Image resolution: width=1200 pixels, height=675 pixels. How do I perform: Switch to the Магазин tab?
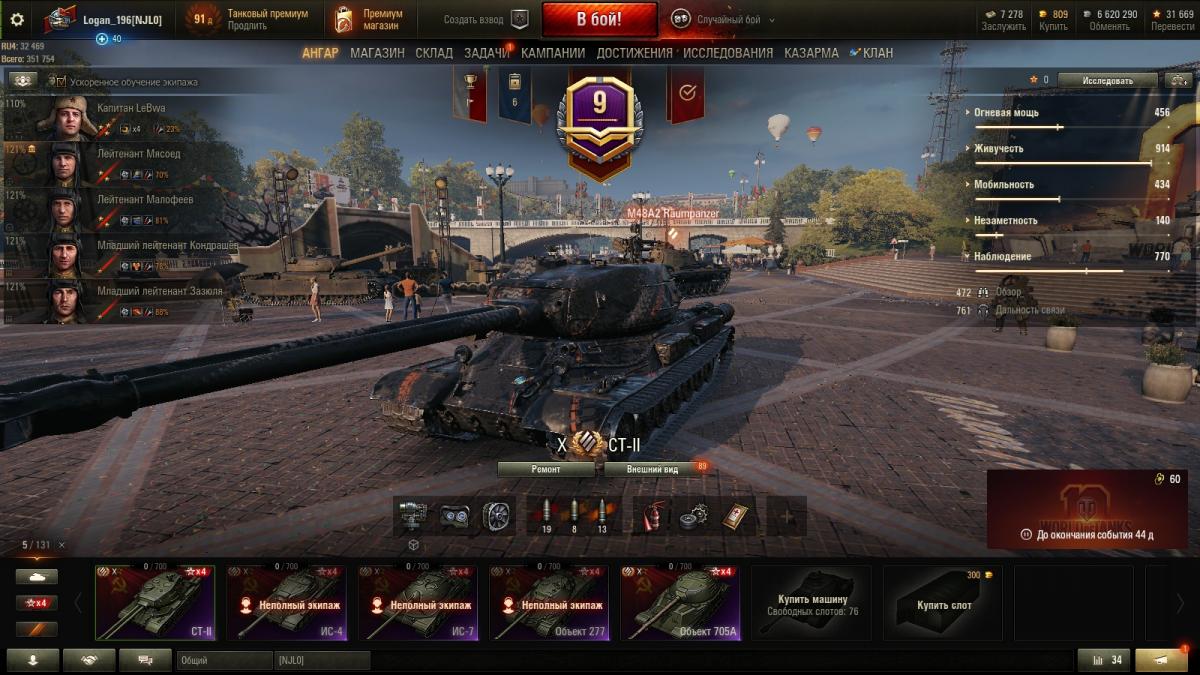pyautogui.click(x=377, y=53)
